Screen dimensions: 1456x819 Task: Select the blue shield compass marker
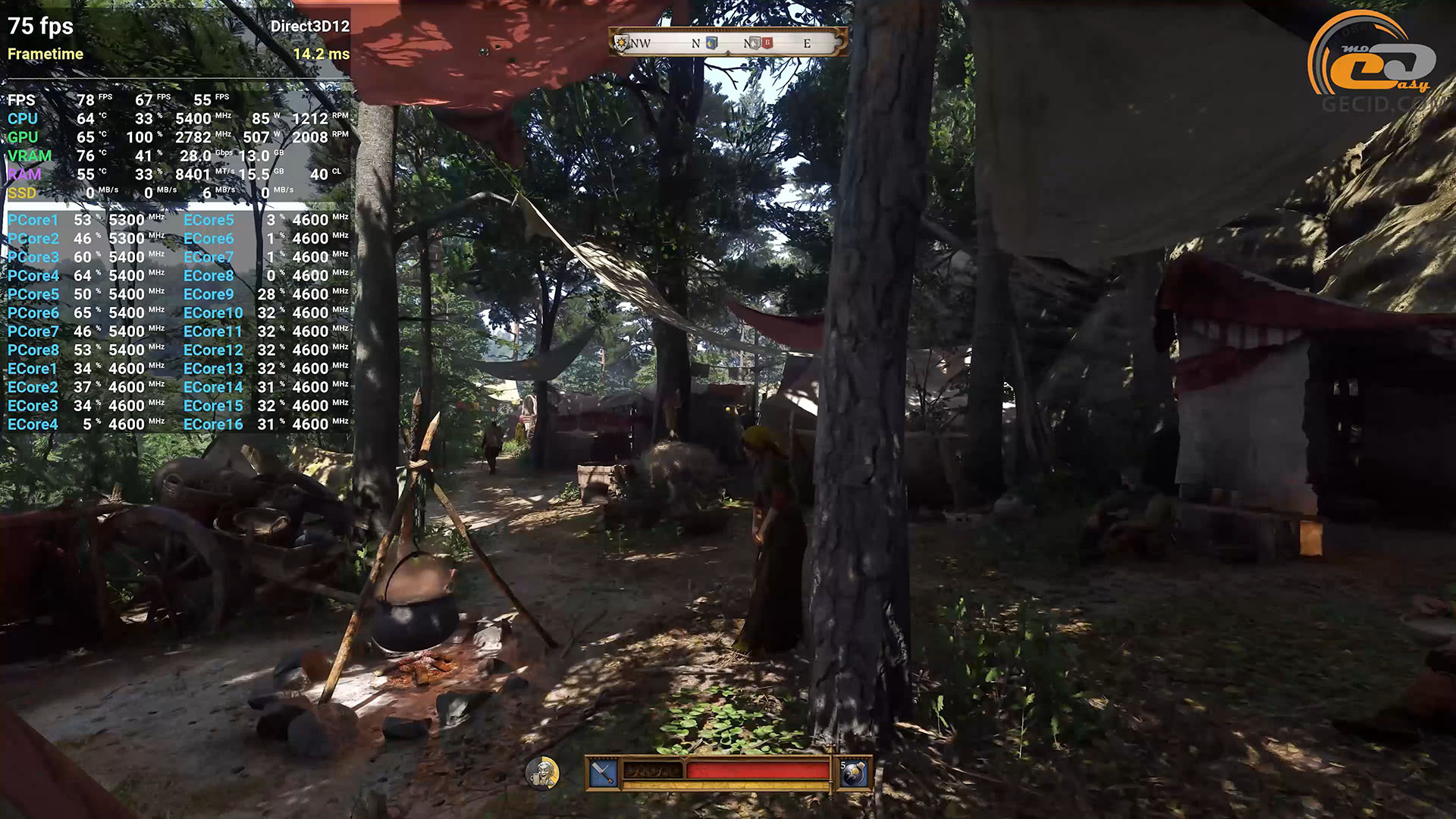pyautogui.click(x=711, y=43)
